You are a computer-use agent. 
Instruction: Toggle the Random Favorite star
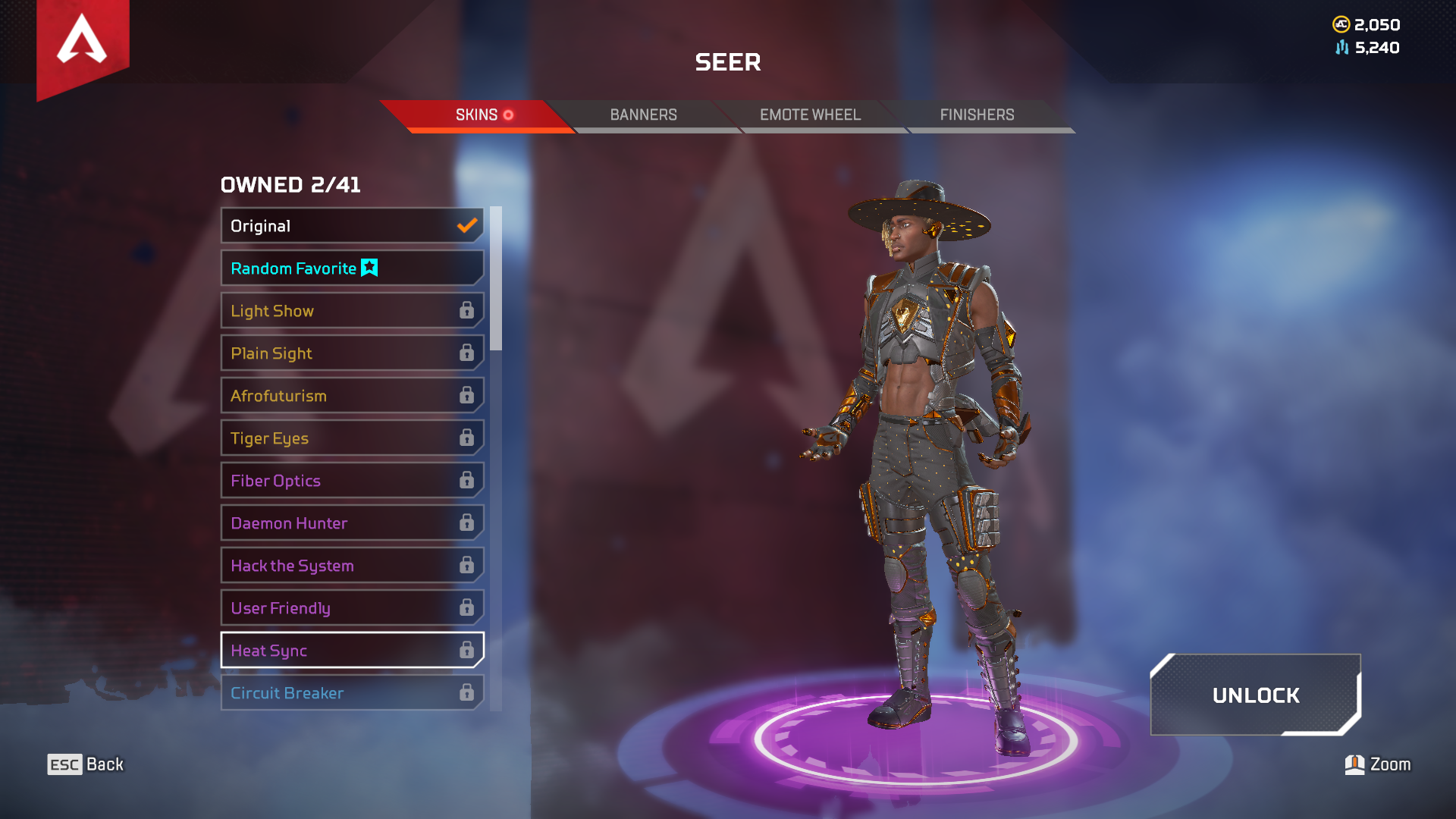click(369, 268)
